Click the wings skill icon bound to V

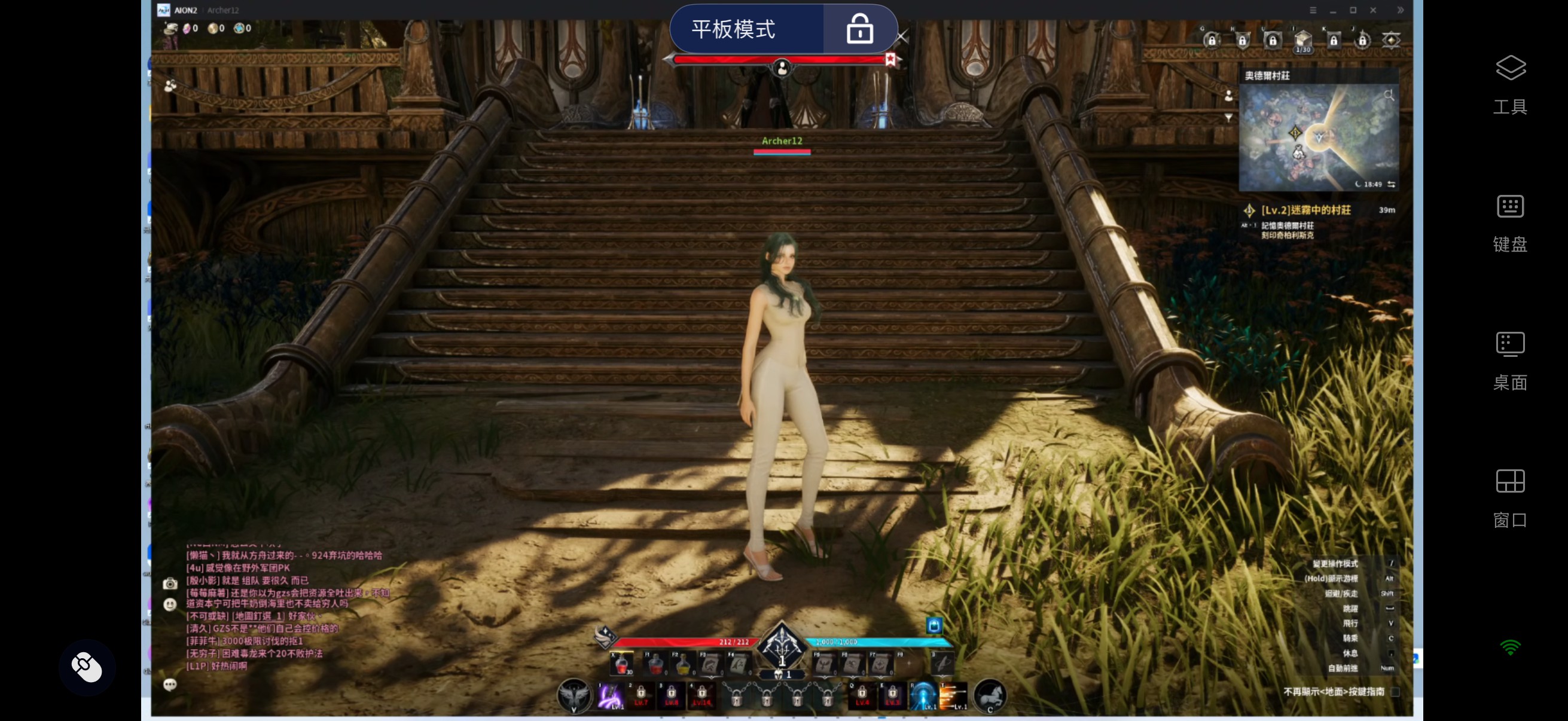coord(574,696)
